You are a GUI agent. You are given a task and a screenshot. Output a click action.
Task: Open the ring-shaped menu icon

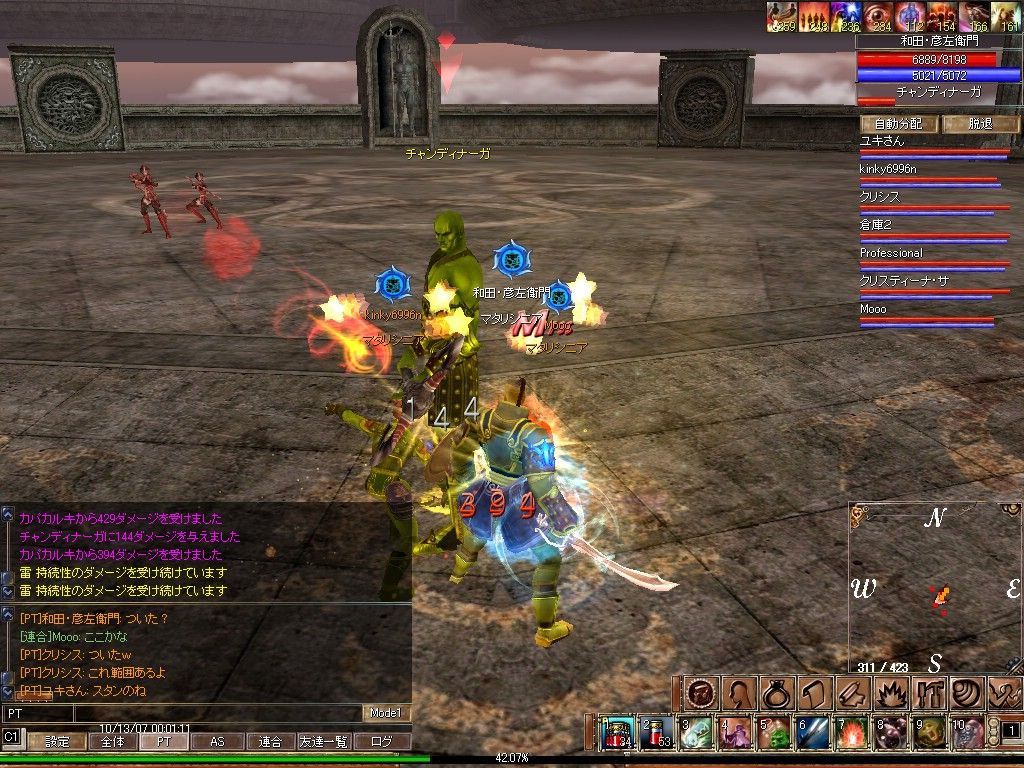click(777, 693)
